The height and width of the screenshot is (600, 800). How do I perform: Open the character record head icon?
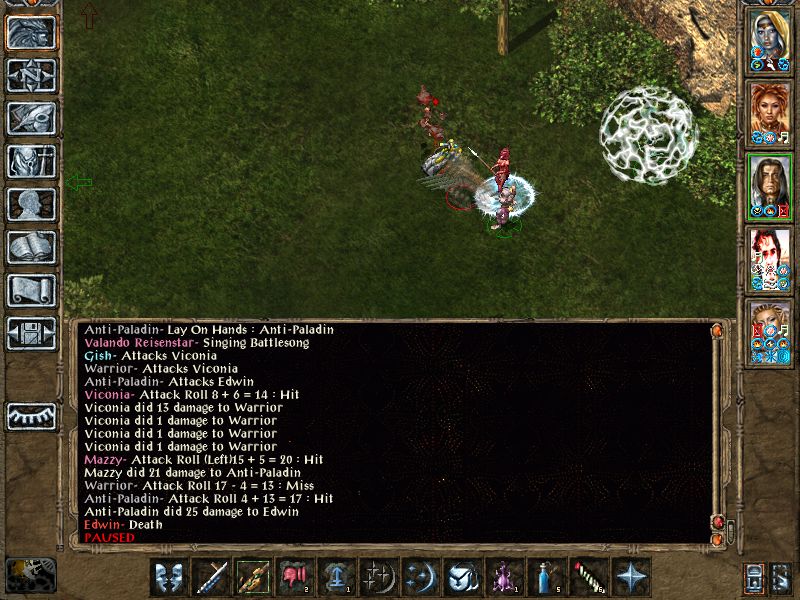pos(31,204)
